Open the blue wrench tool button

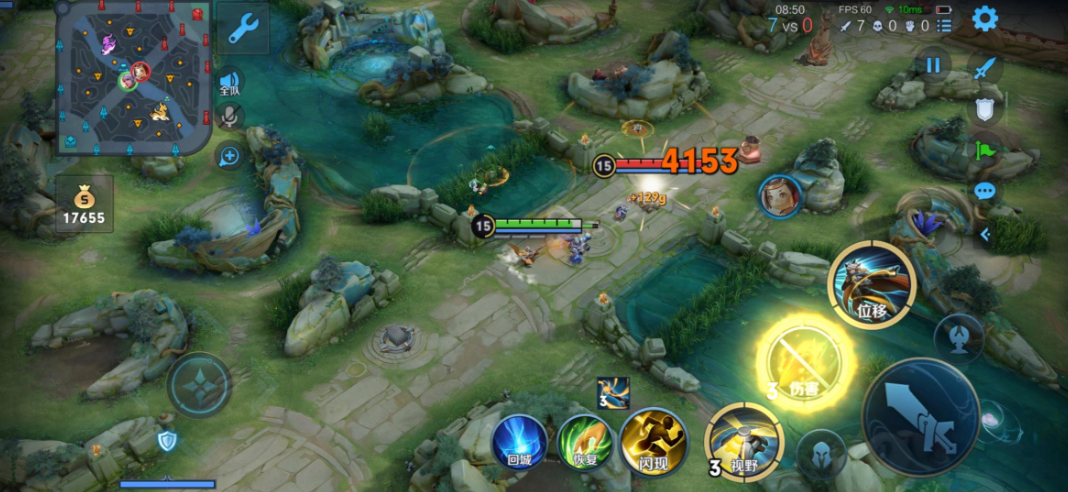(243, 29)
